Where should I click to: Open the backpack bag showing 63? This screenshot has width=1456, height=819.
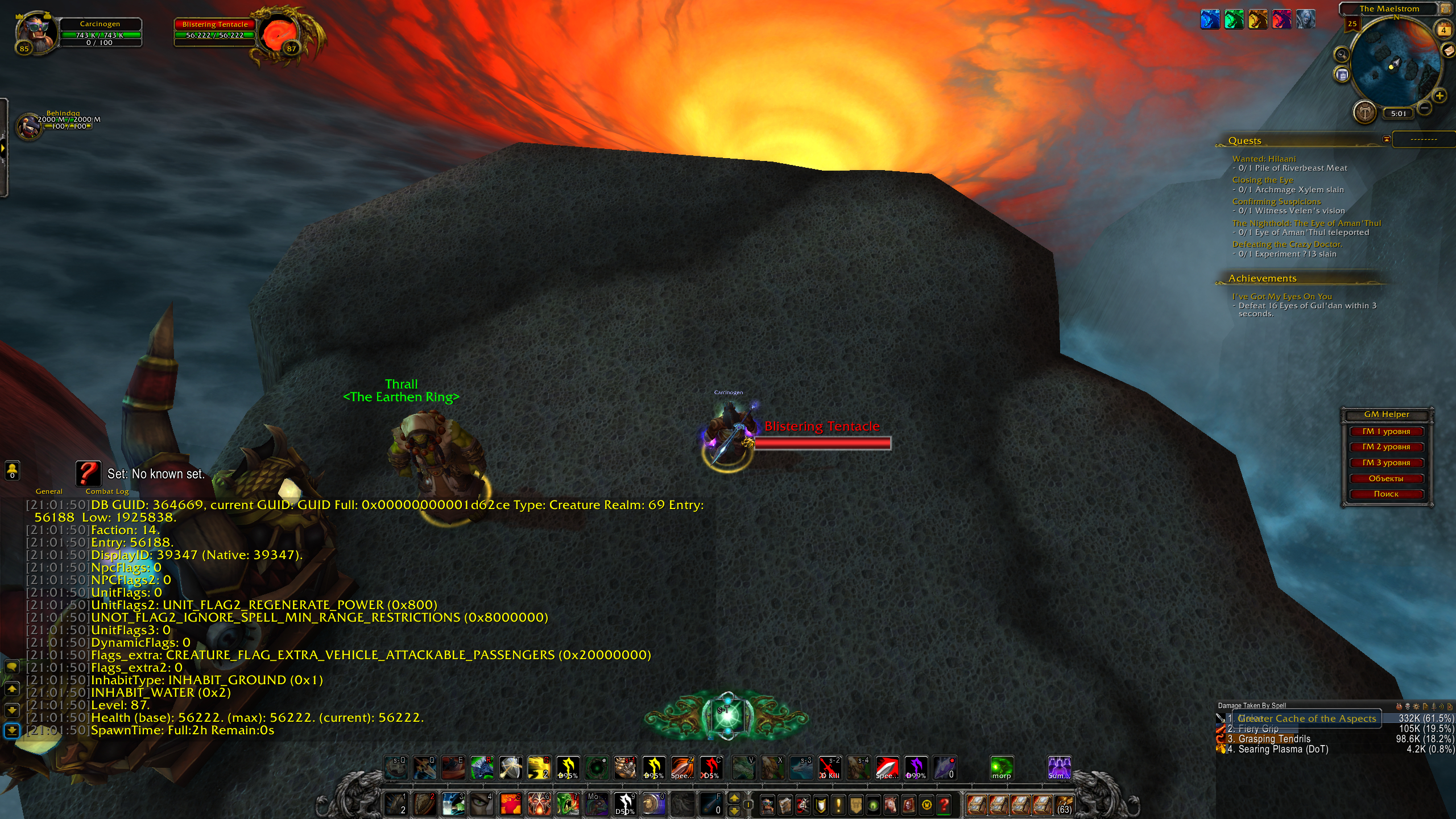(x=1064, y=805)
